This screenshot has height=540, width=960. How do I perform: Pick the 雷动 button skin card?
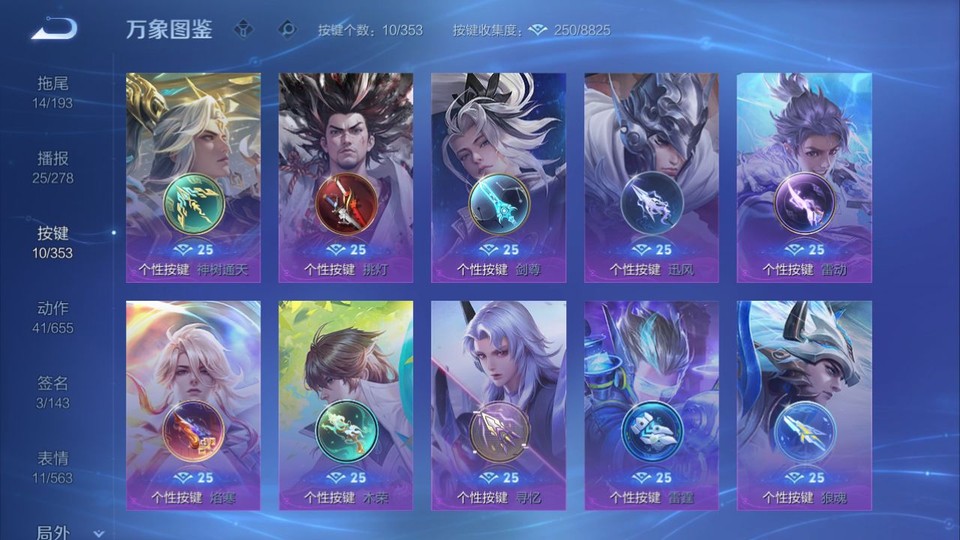coord(804,177)
